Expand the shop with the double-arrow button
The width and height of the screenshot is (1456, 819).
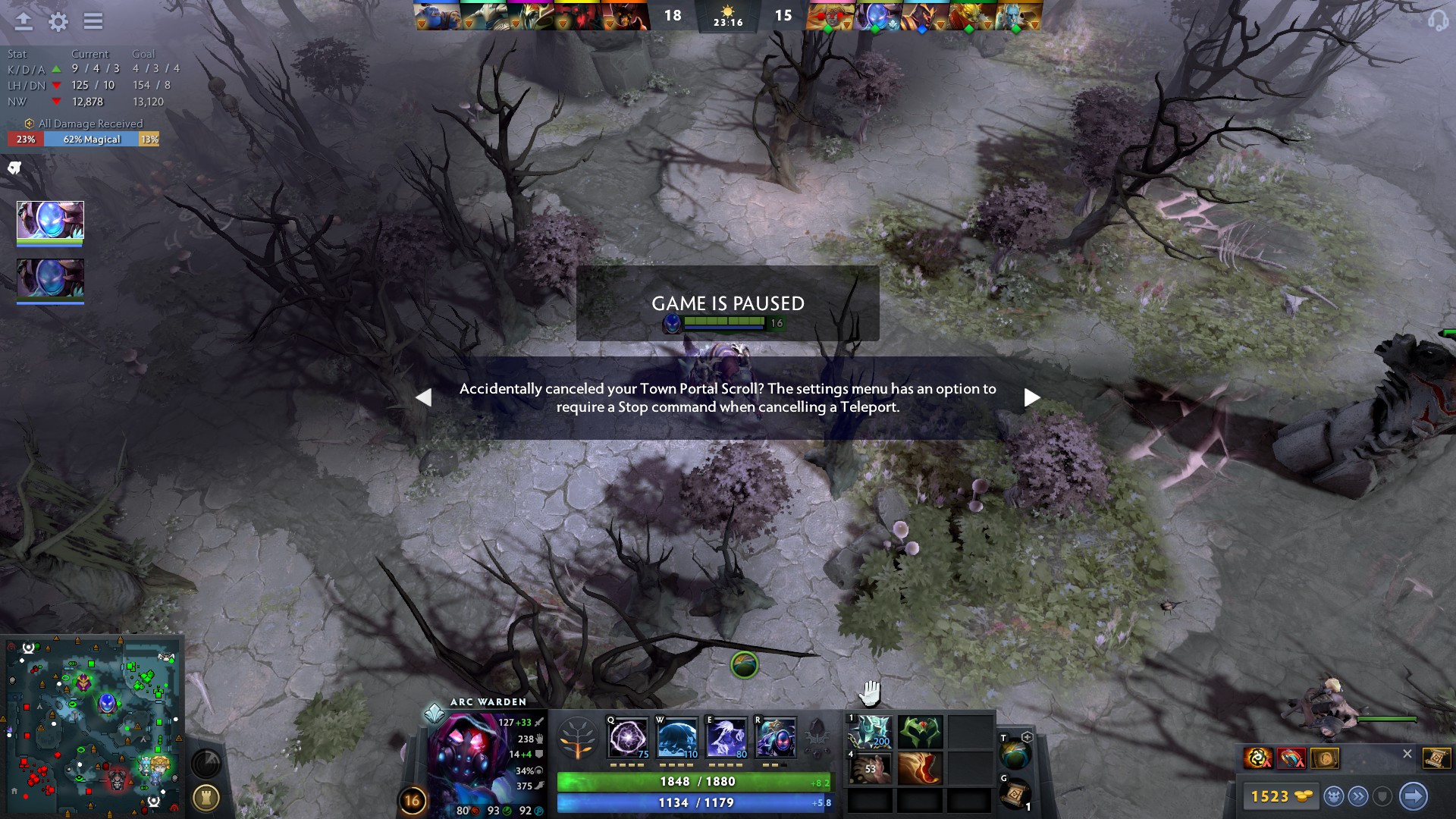[x=1357, y=796]
